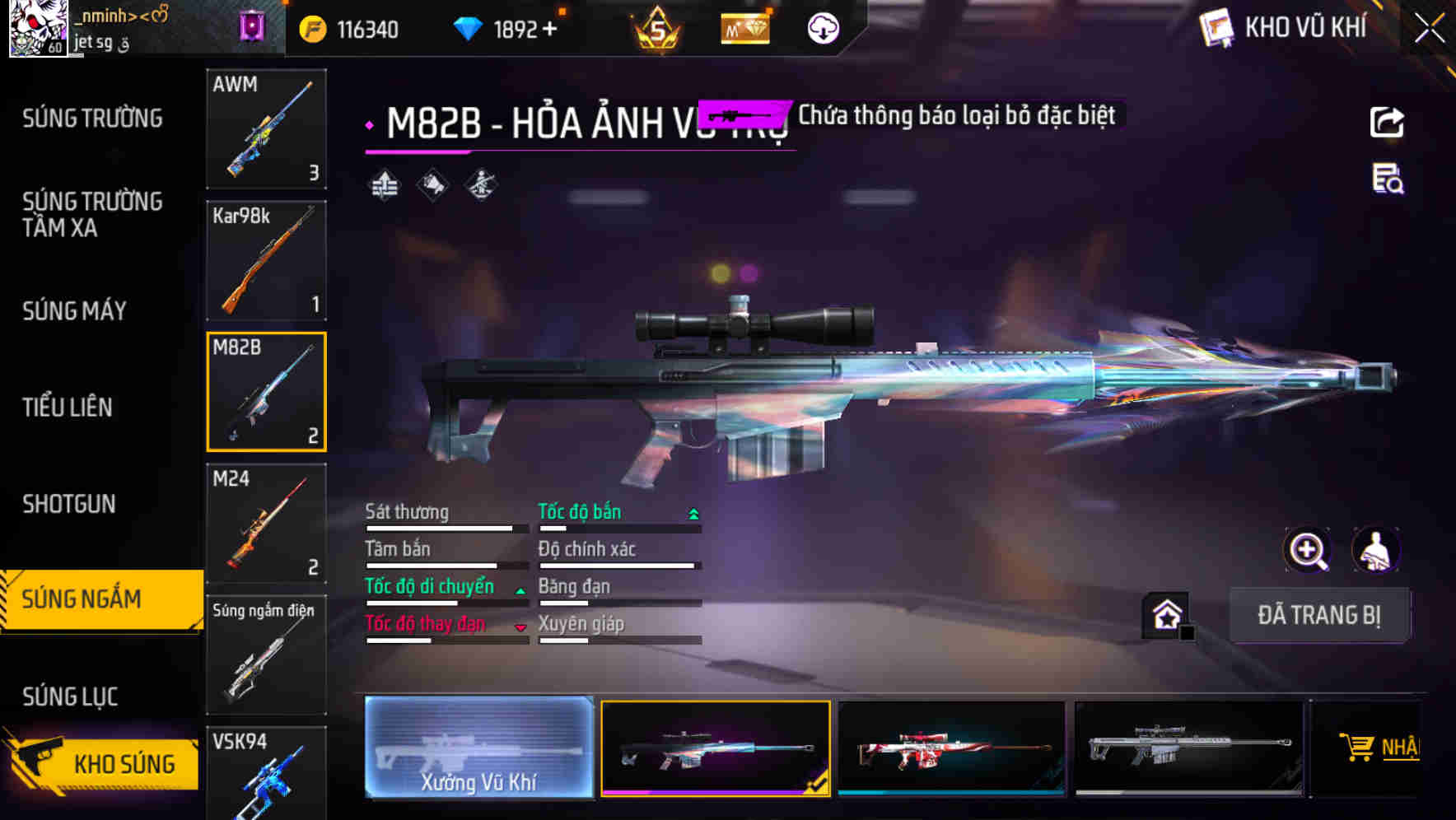This screenshot has width=1456, height=820.
Task: Select the KHO SÚNG menu entry
Action: [124, 763]
